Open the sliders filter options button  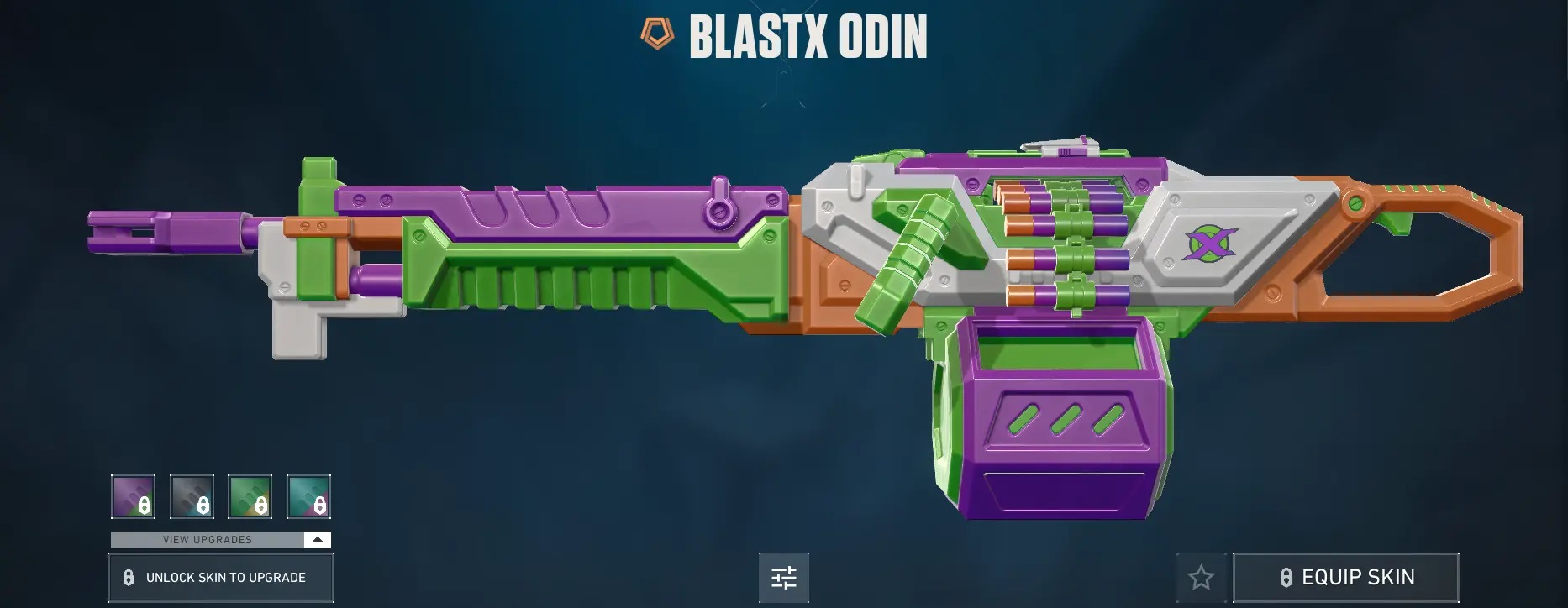coord(783,578)
